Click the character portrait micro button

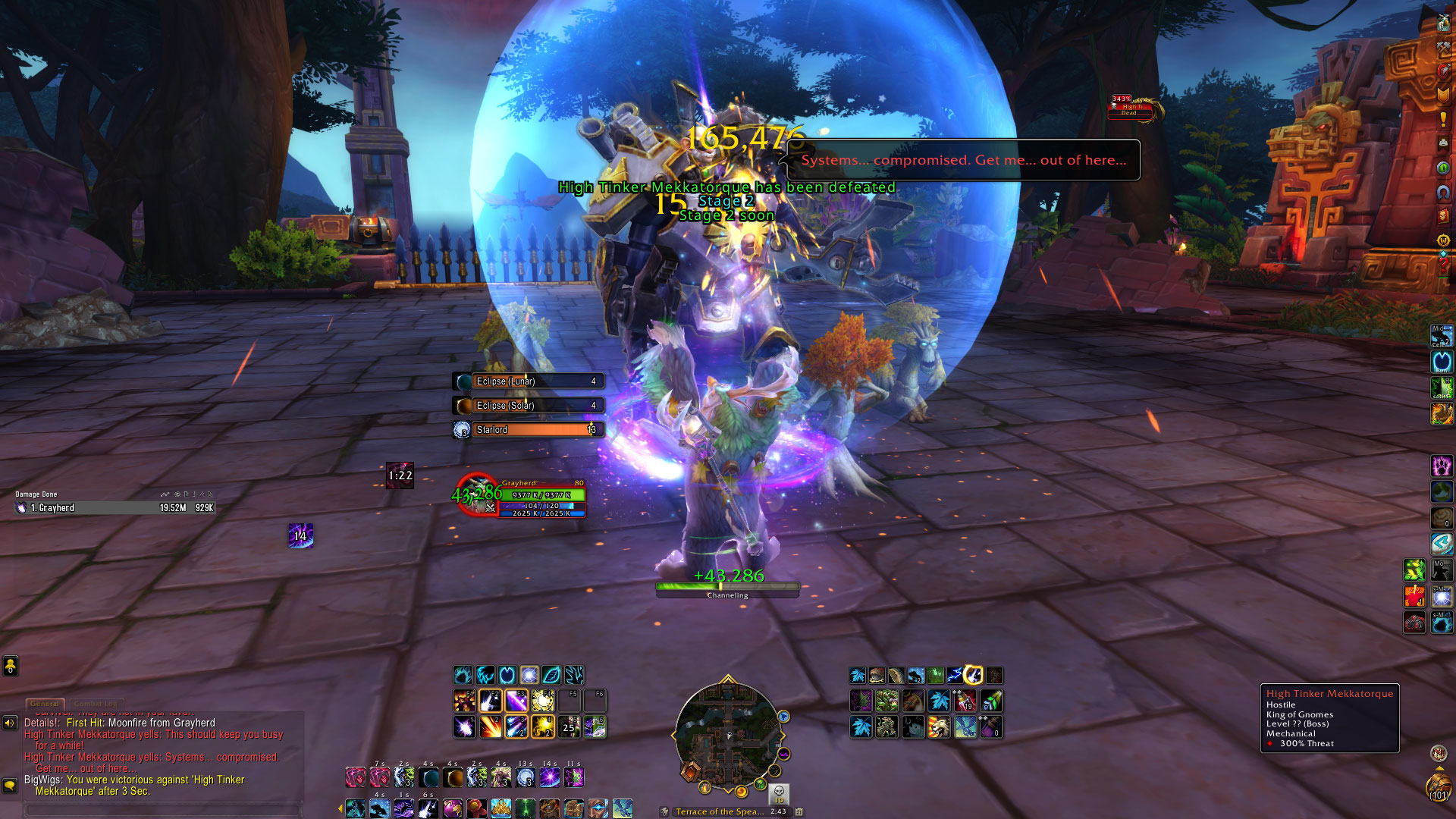click(1443, 23)
